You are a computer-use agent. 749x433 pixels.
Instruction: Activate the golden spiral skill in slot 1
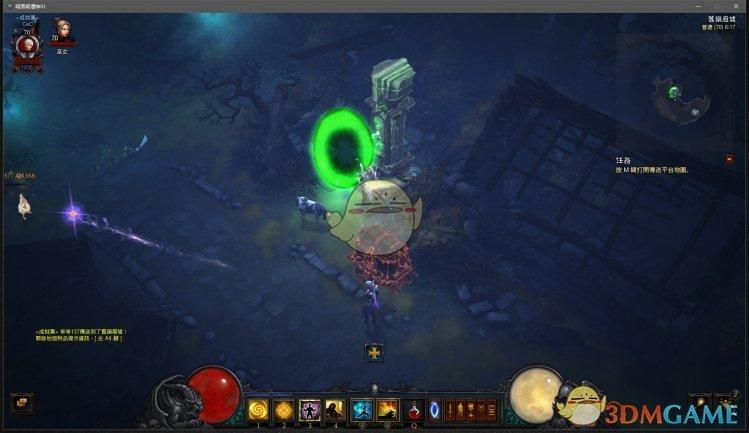point(258,408)
